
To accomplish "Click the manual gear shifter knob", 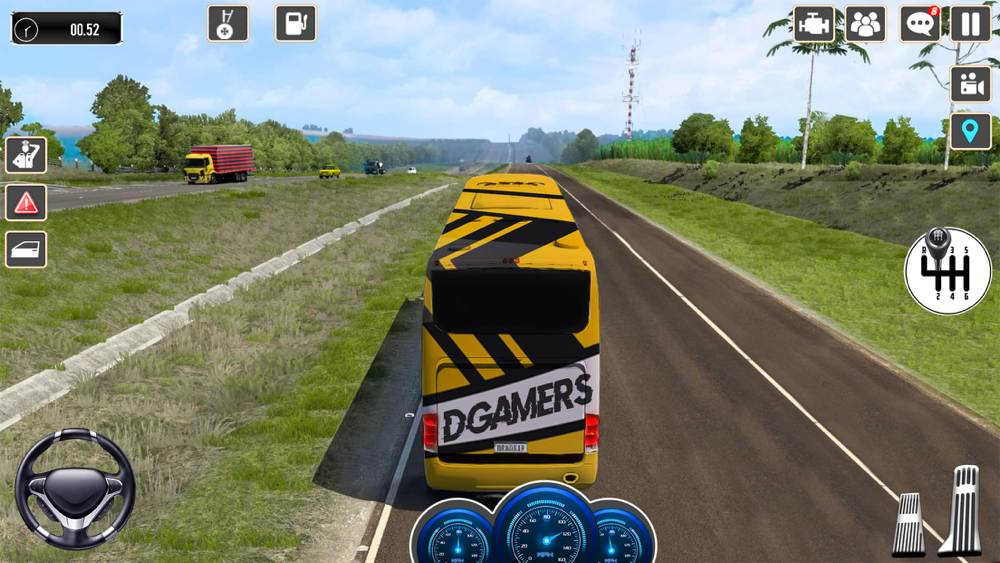I will [948, 270].
